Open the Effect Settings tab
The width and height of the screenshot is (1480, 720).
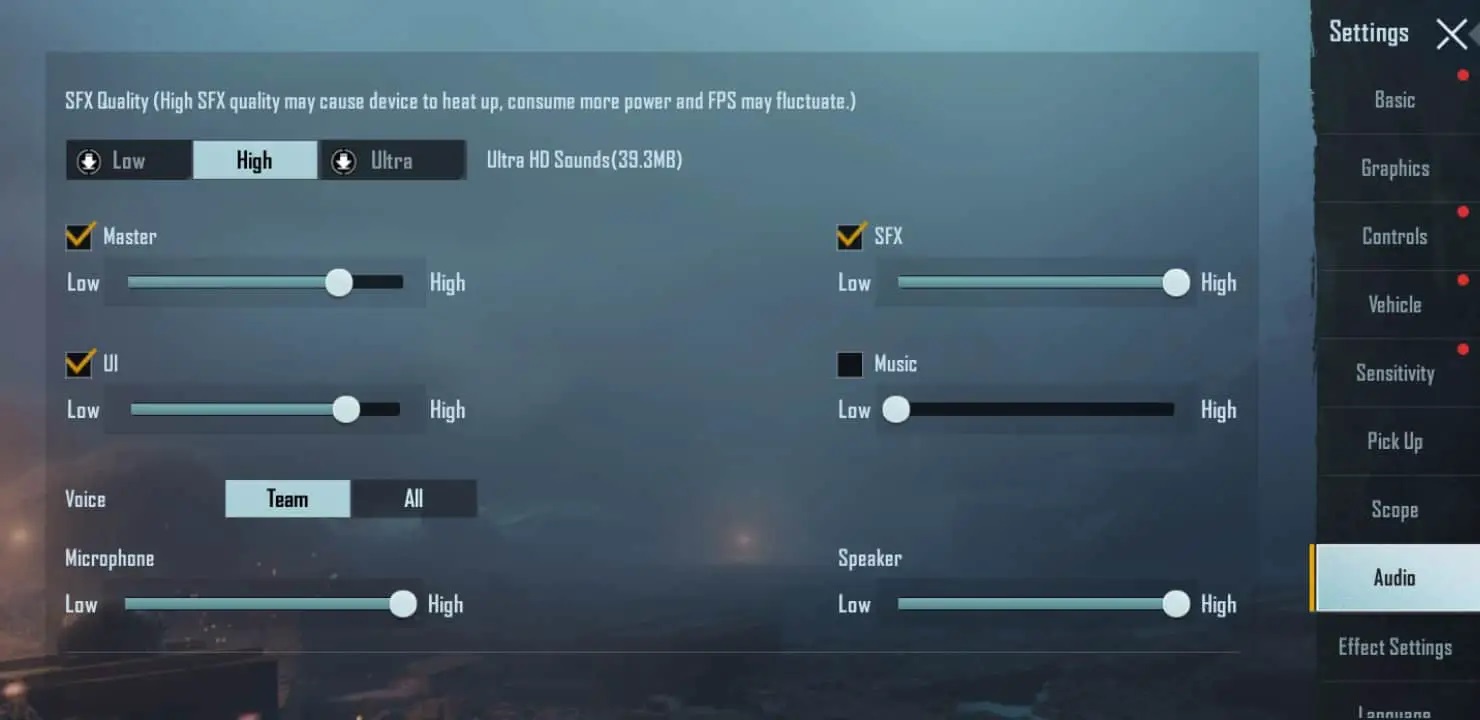pos(1394,647)
